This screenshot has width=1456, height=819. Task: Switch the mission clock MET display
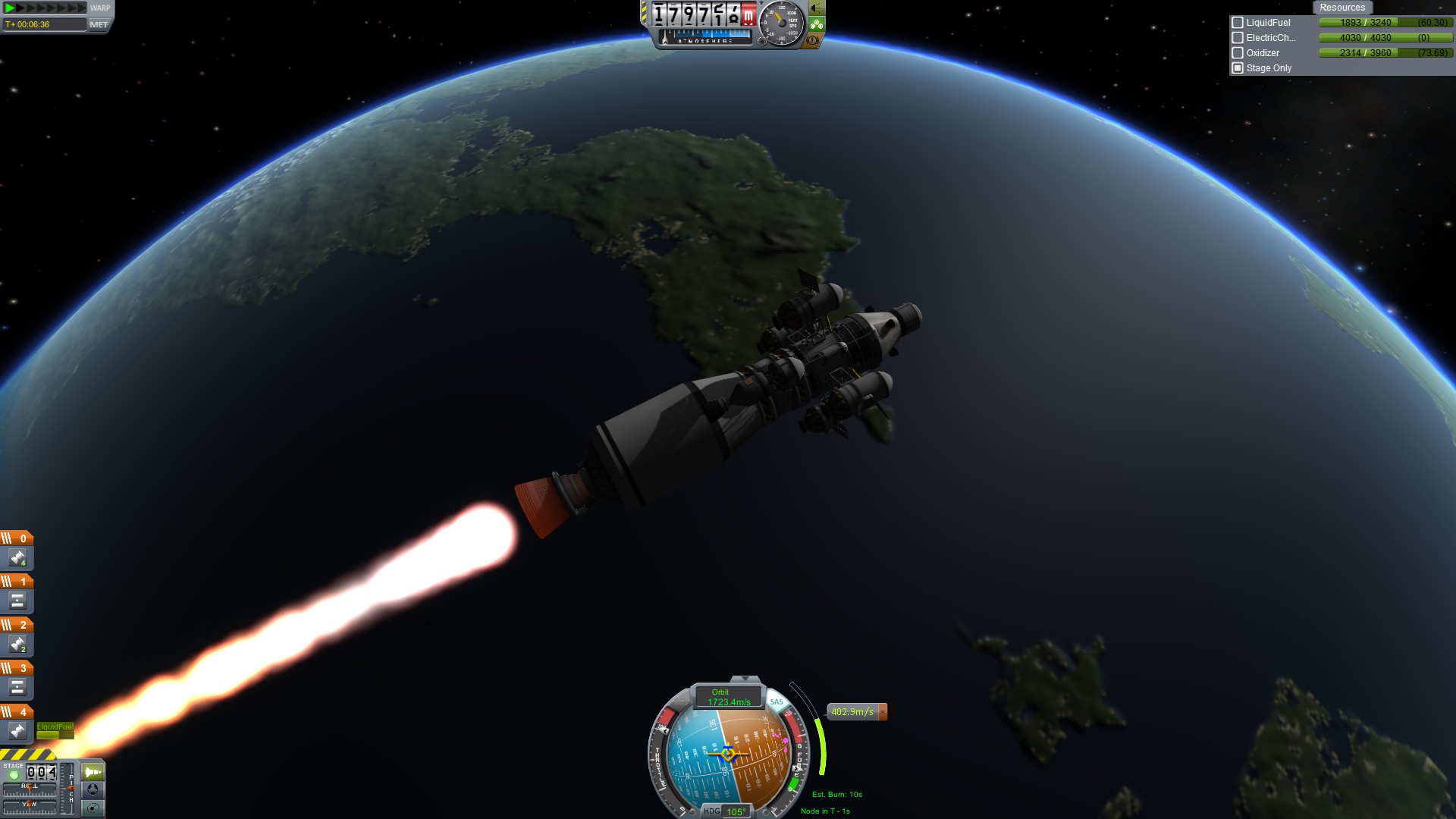point(99,24)
